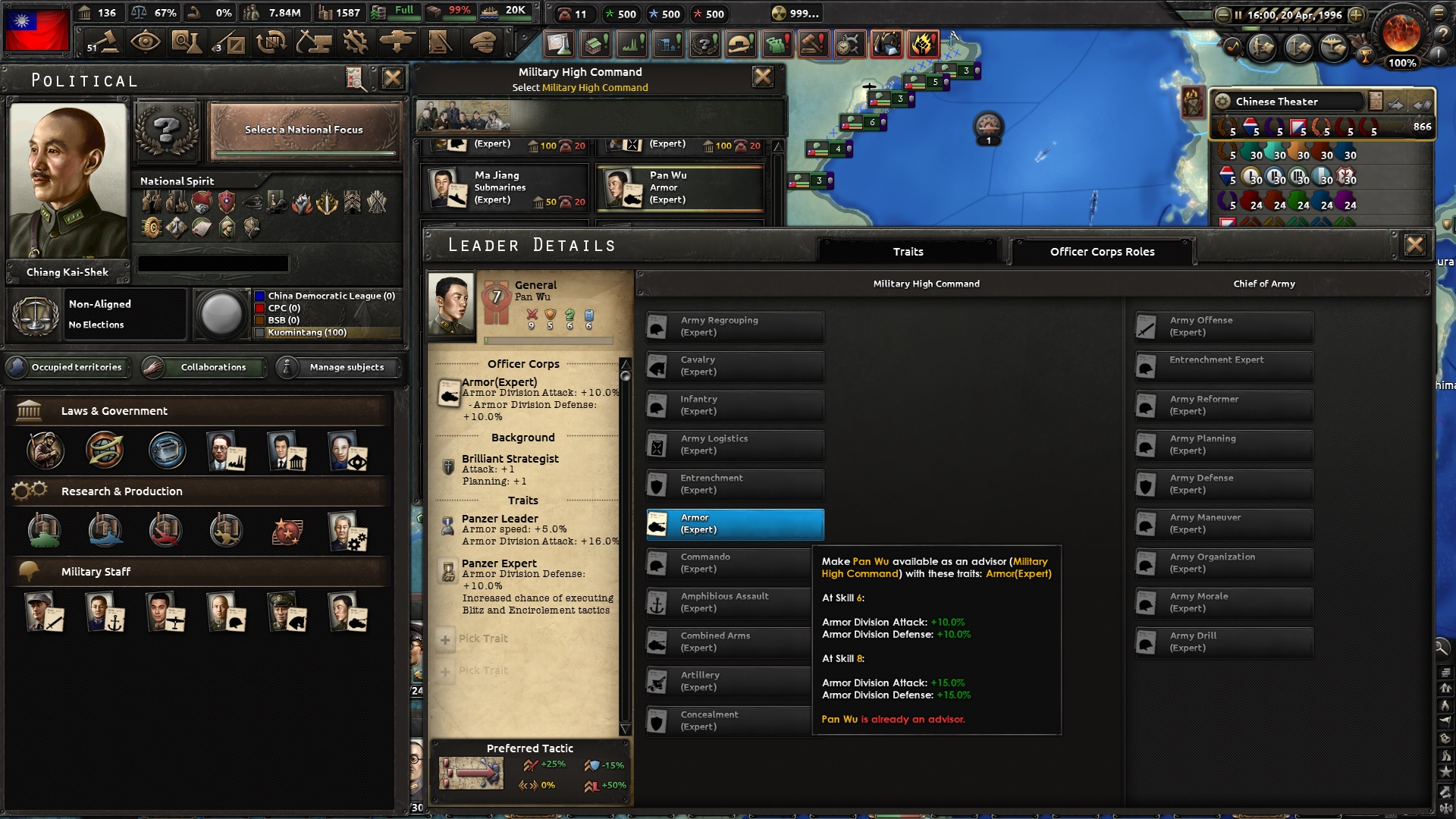Open the Research tab with flask icon
The height and width of the screenshot is (819, 1456).
click(x=187, y=42)
